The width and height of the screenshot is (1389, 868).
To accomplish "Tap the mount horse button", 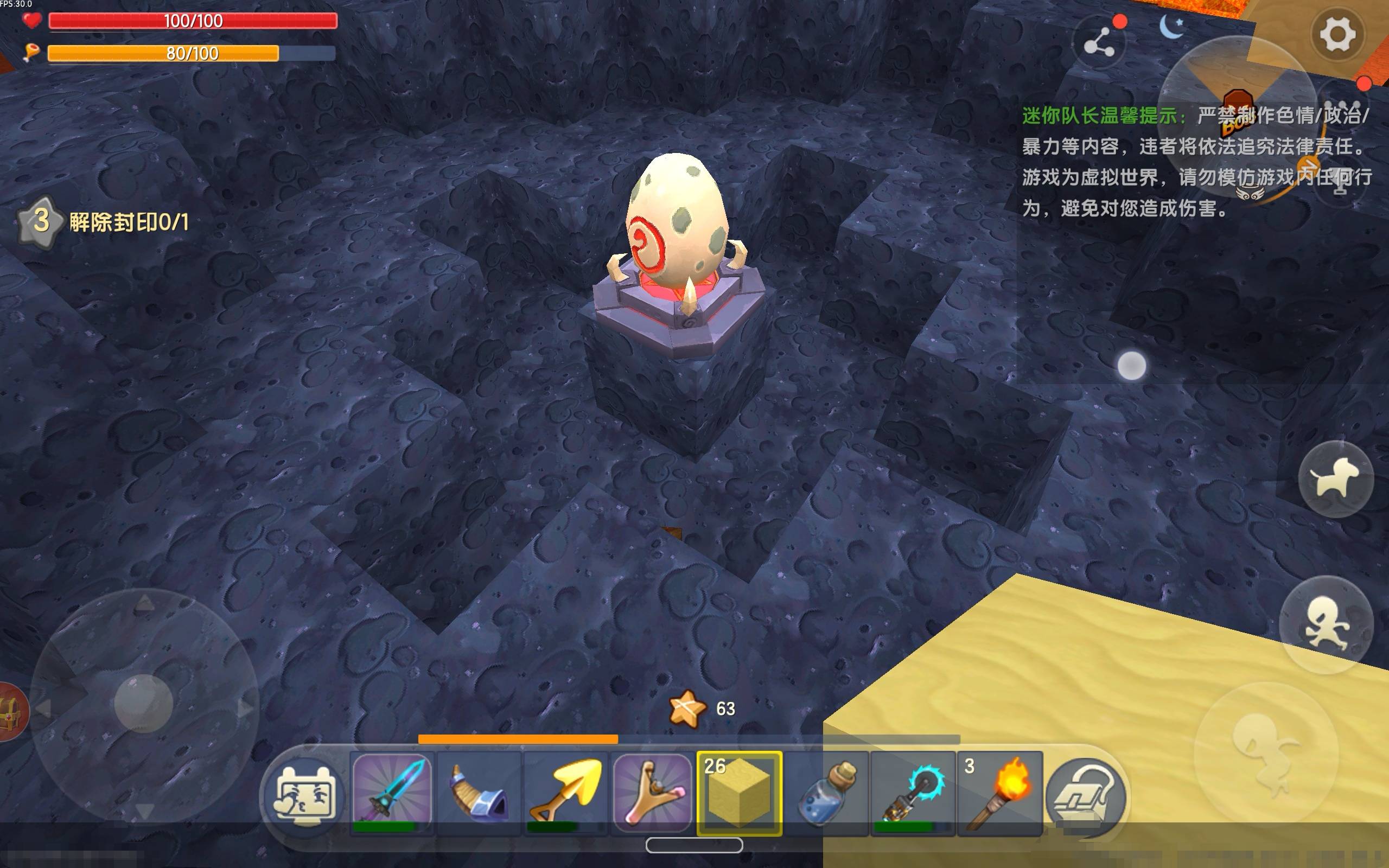I will click(1336, 480).
